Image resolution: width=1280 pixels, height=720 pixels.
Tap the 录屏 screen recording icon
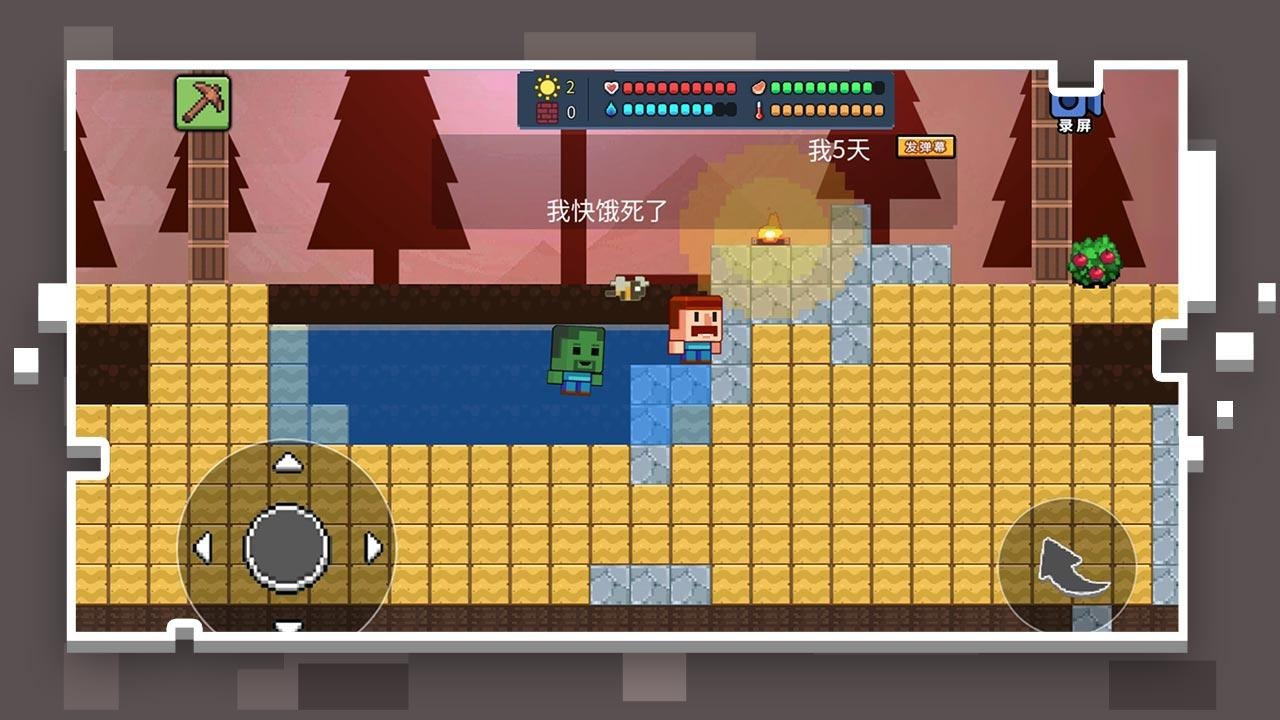coord(1075,105)
